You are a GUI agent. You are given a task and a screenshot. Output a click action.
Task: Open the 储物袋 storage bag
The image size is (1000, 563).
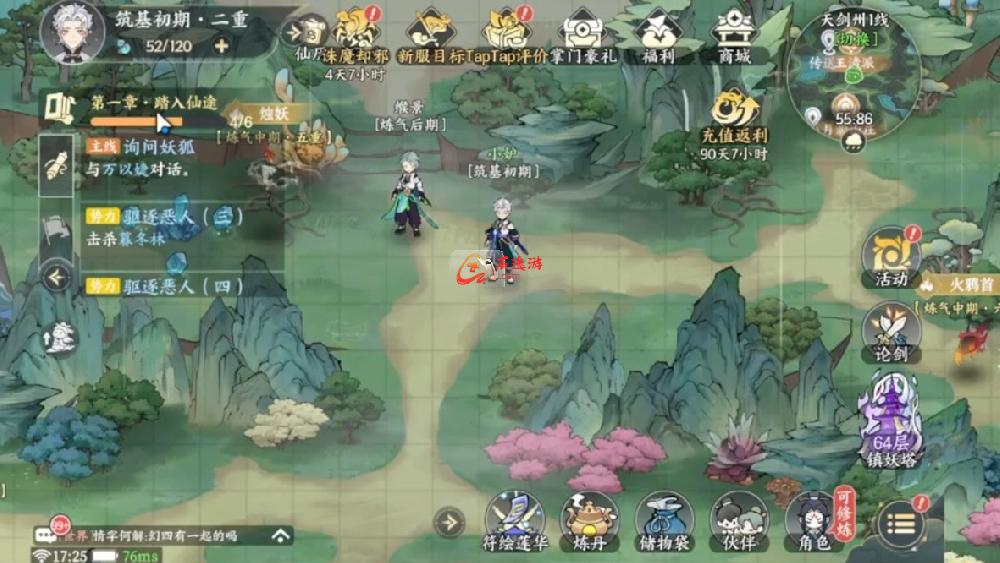pyautogui.click(x=663, y=520)
